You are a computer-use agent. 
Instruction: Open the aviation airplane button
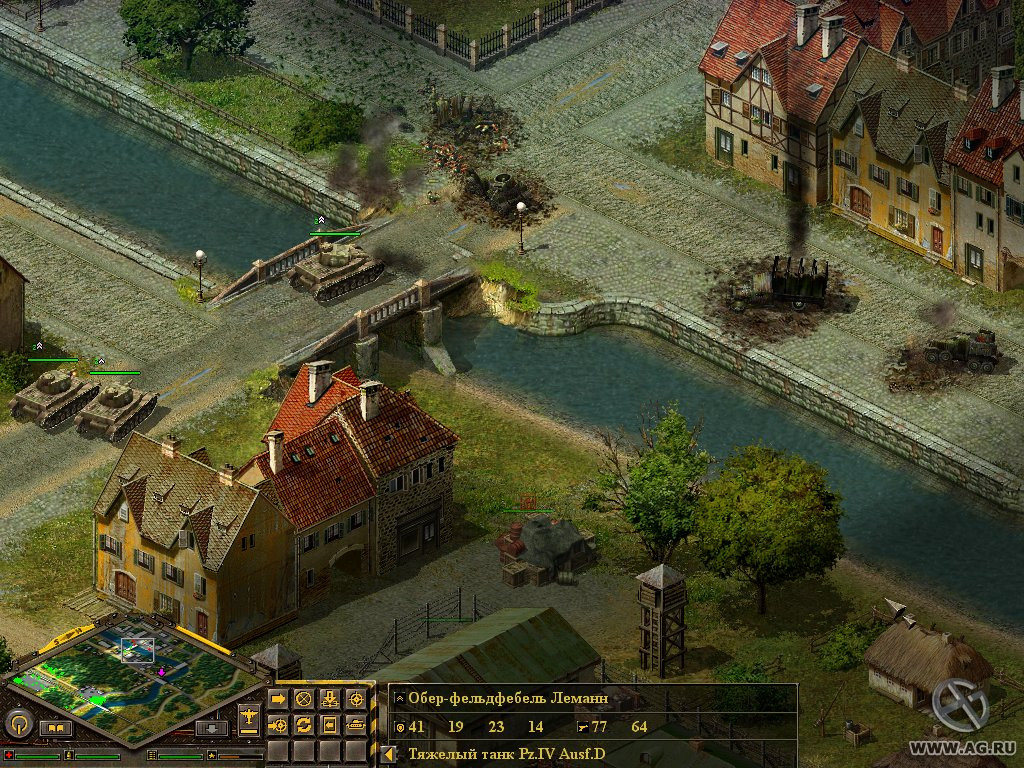pyautogui.click(x=249, y=716)
